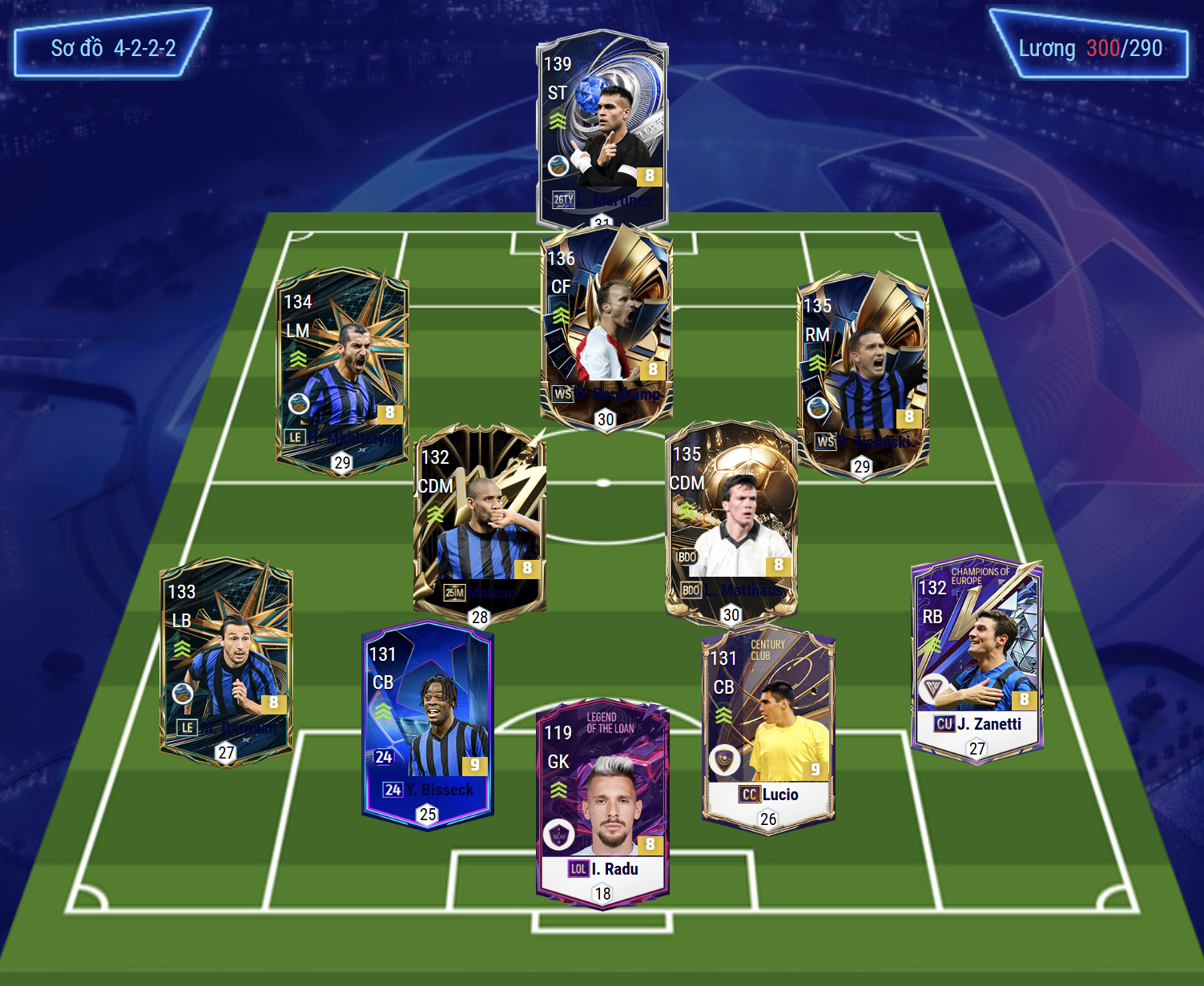Select J. Zanetti right back card
The height and width of the screenshot is (986, 1204).
click(976, 658)
